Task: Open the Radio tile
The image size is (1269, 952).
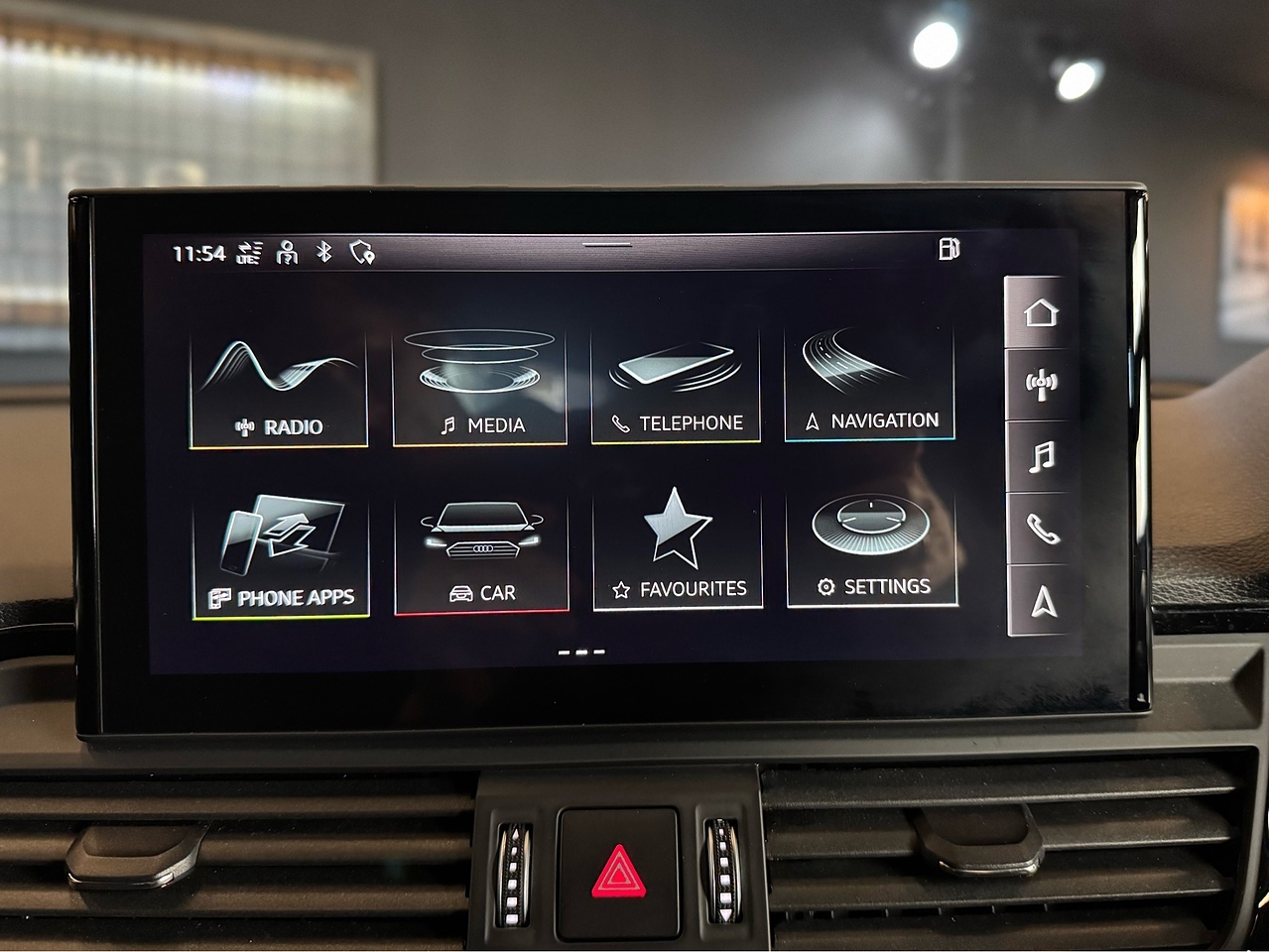Action: pos(279,391)
